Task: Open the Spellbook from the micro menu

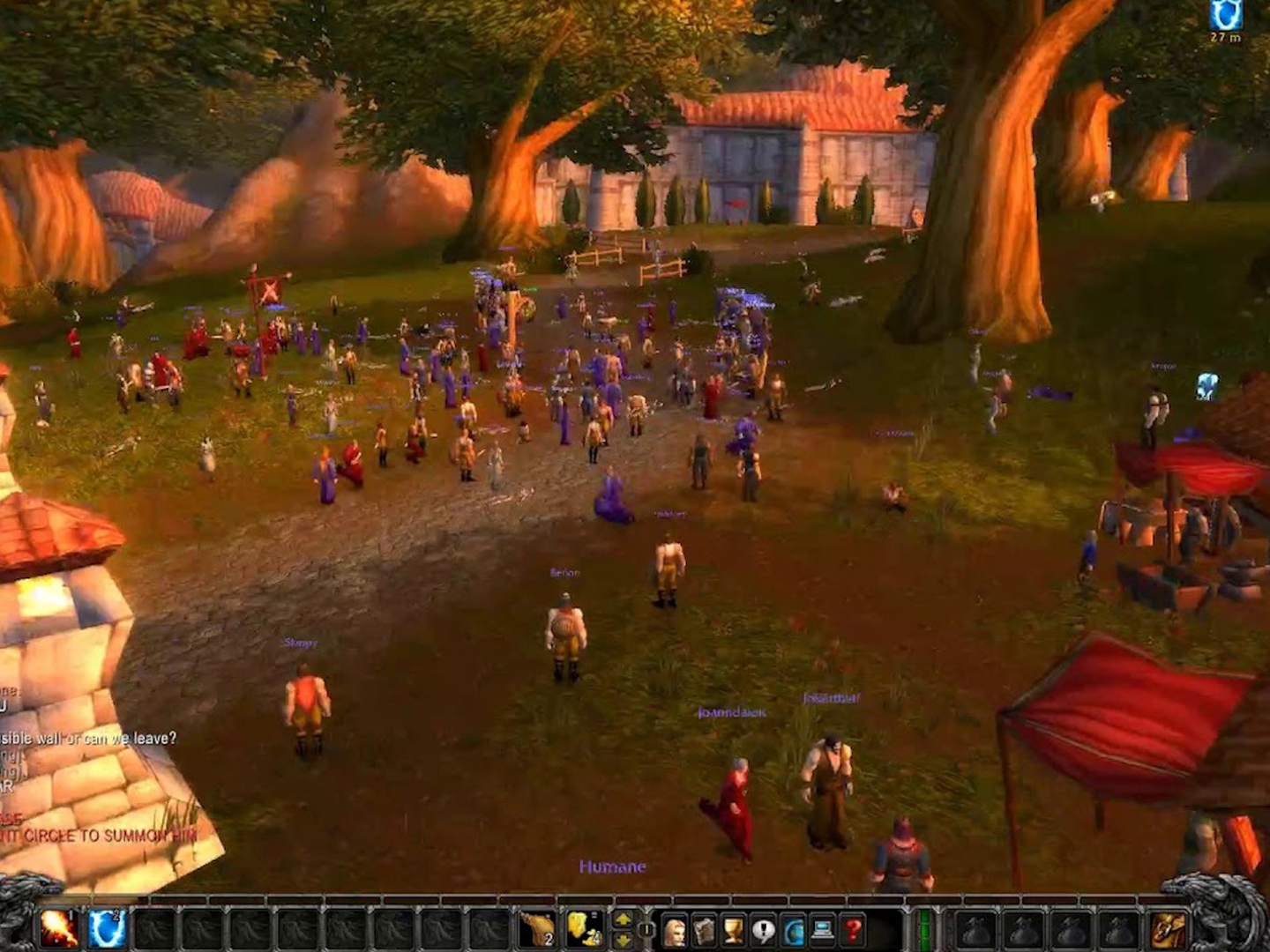Action: [x=706, y=930]
